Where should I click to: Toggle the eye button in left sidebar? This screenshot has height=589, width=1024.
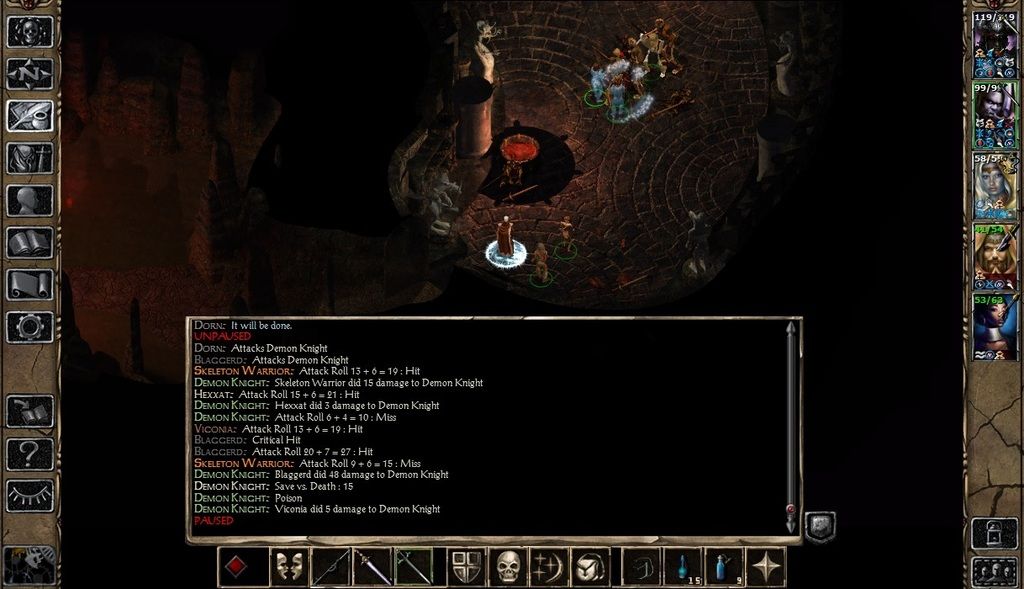30,494
